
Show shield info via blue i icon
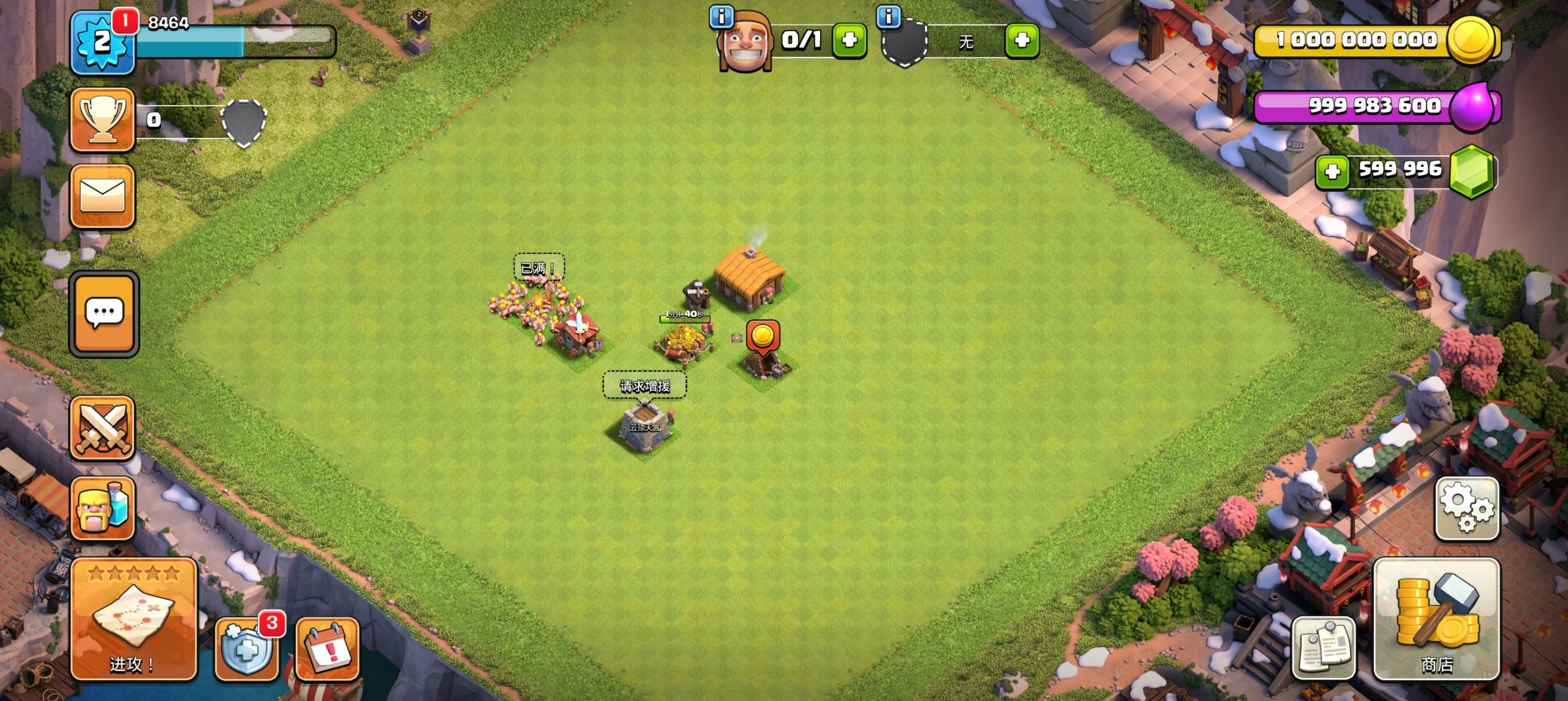(x=889, y=17)
